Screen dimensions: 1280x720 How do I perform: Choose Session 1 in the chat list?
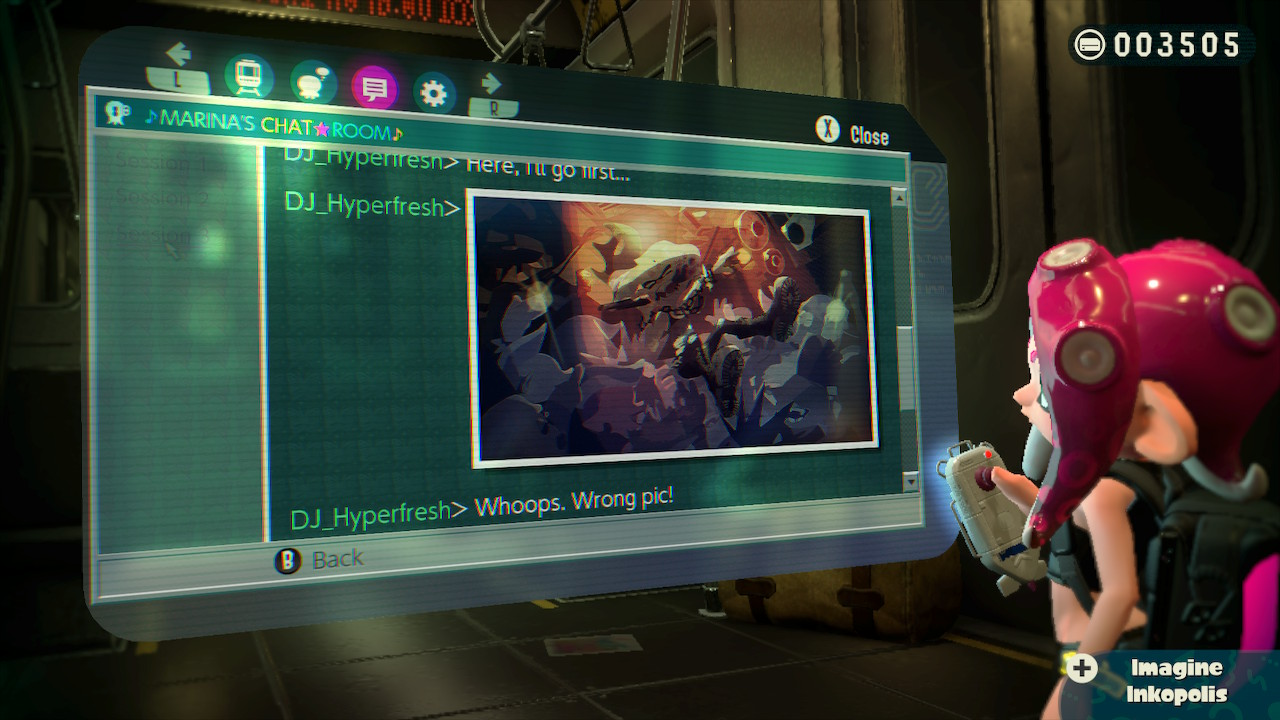[x=165, y=161]
